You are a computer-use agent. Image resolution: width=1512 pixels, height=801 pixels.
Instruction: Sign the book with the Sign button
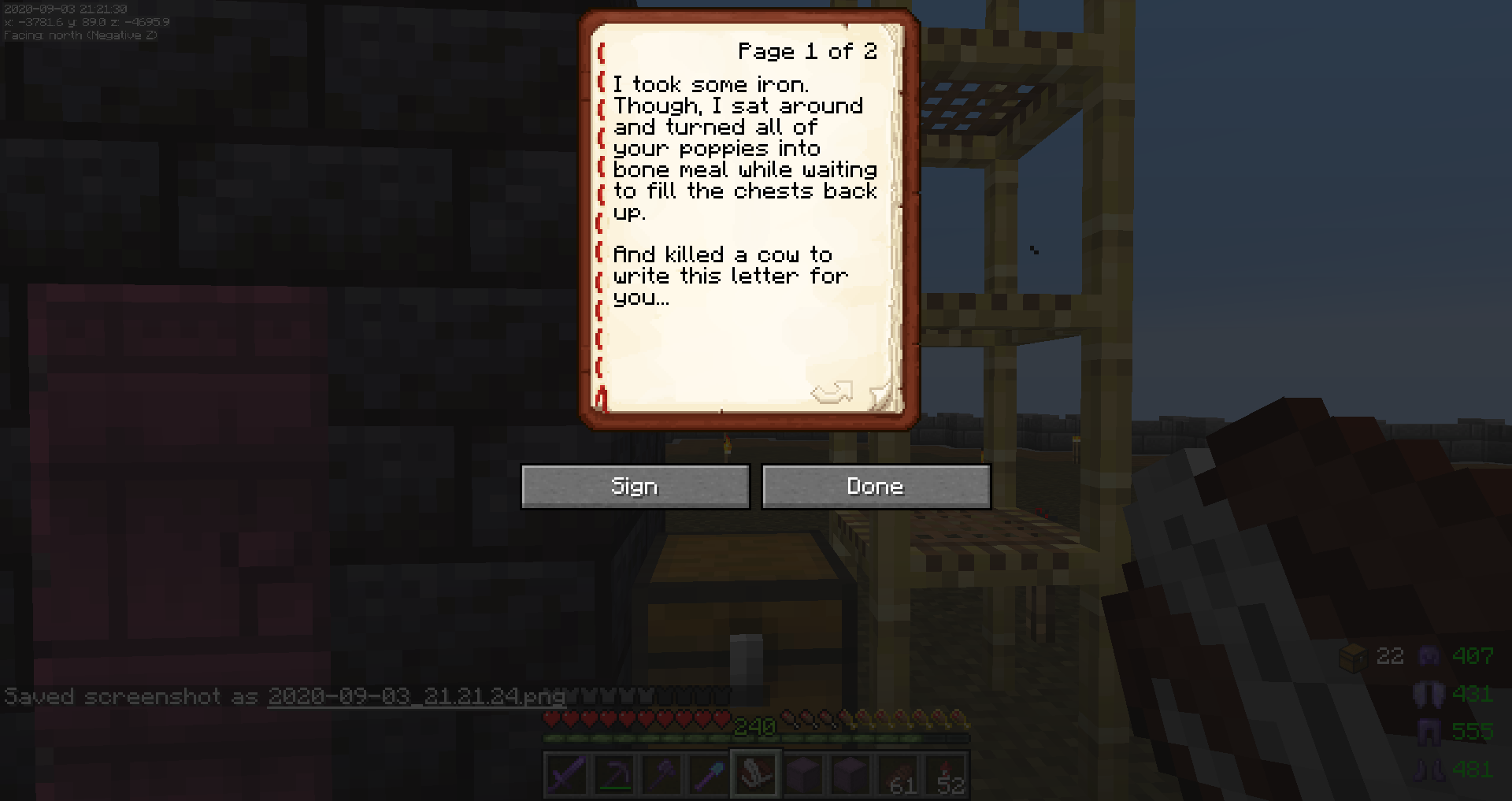click(x=635, y=487)
